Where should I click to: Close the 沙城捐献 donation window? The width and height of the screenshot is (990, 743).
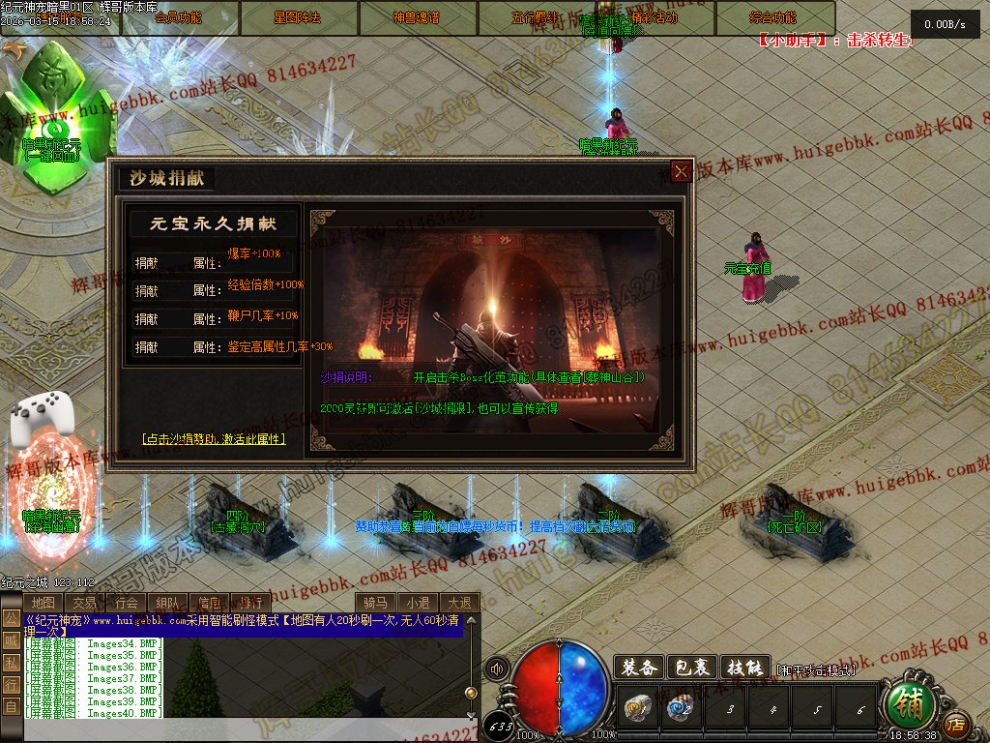pyautogui.click(x=681, y=172)
